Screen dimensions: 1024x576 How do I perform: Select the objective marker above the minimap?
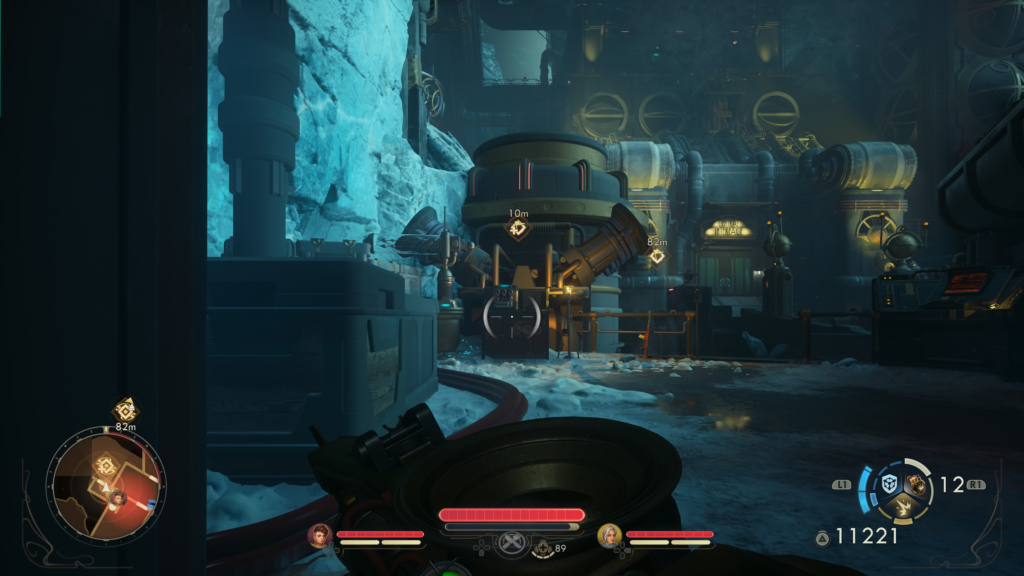pos(126,409)
